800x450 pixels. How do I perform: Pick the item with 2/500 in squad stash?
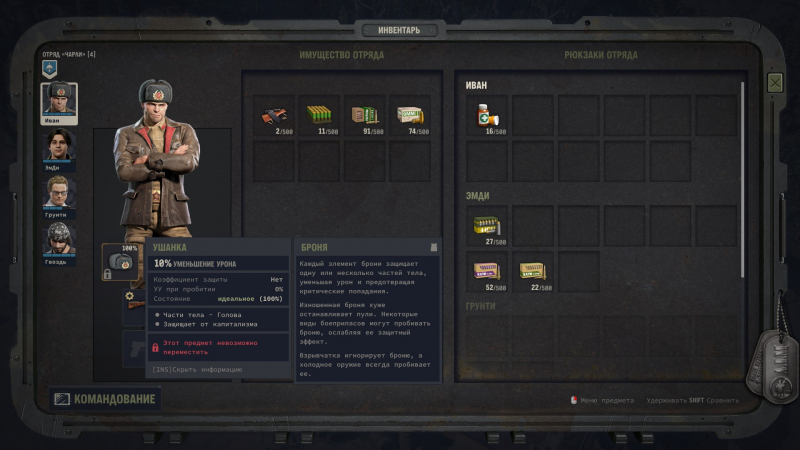[275, 116]
